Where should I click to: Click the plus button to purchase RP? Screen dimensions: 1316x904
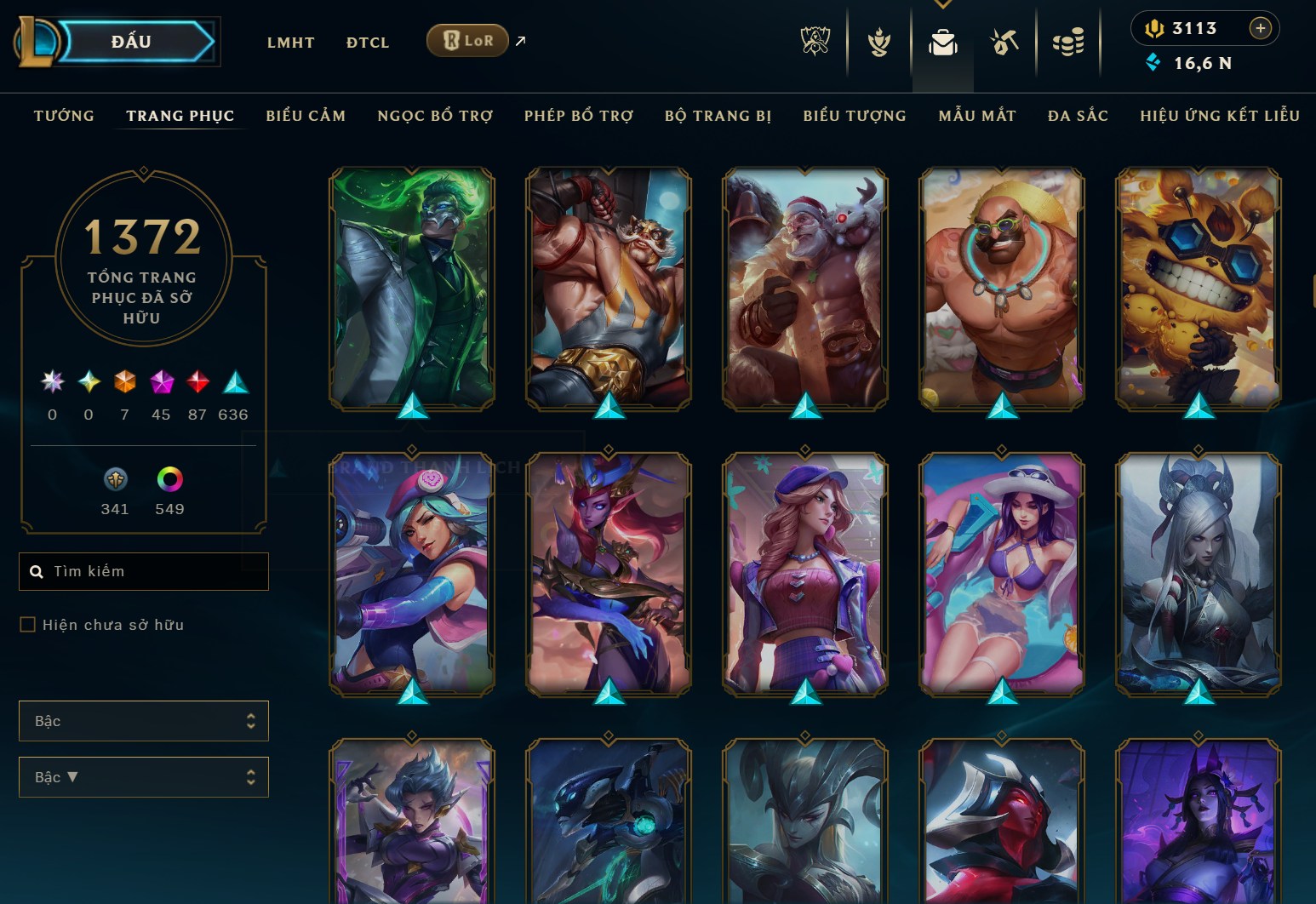point(1260,28)
